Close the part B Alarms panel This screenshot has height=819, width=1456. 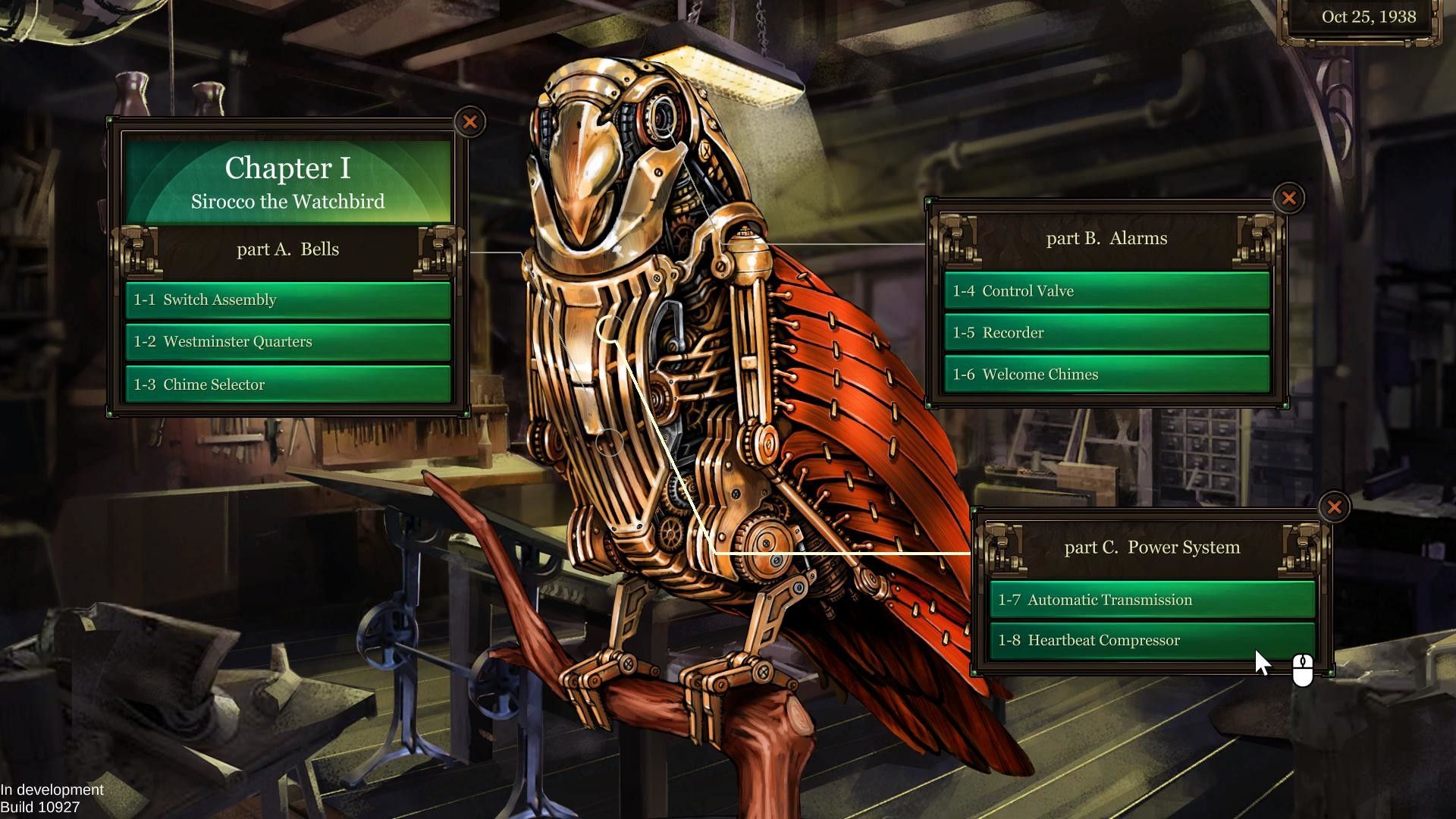pos(1288,199)
